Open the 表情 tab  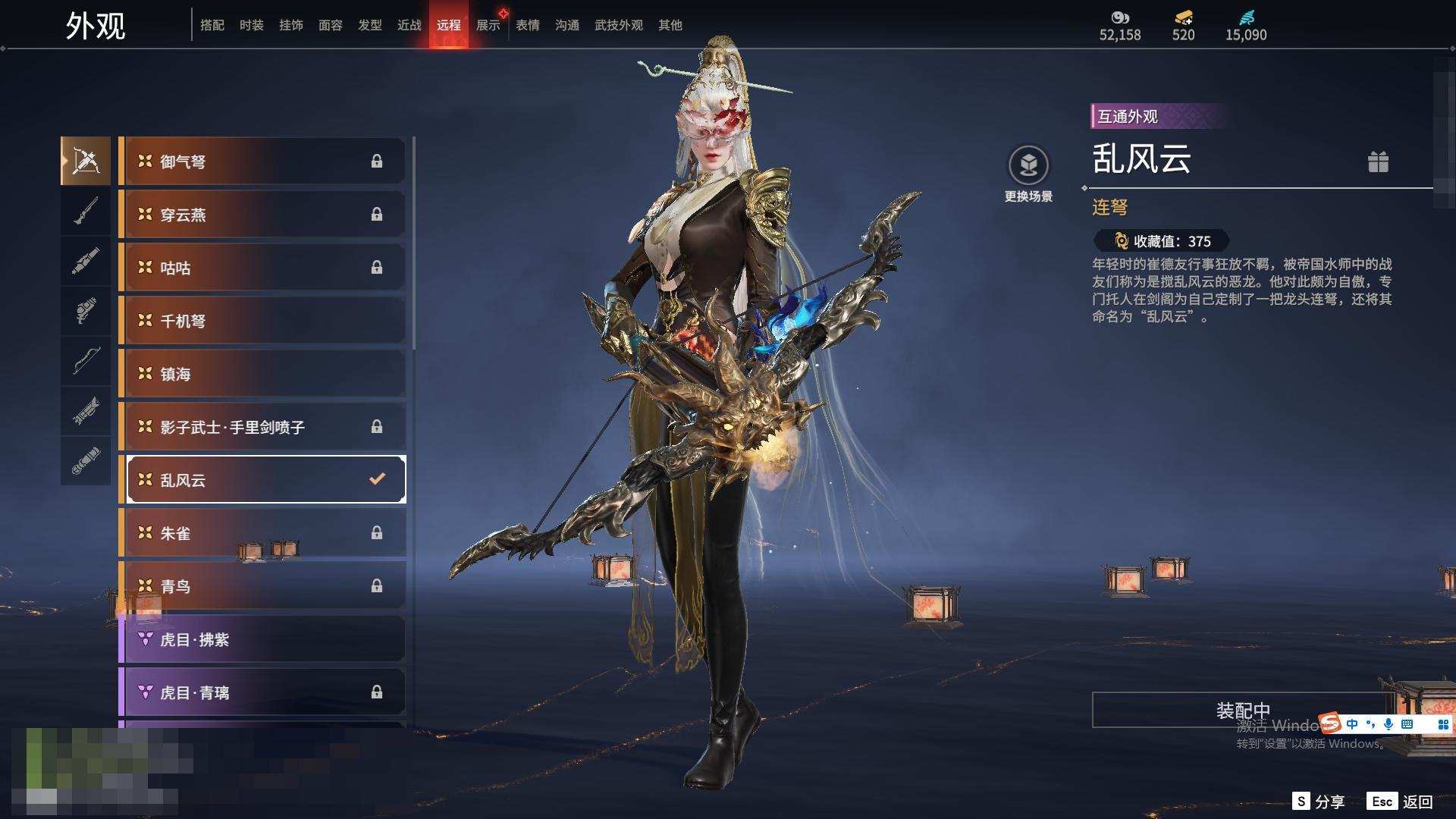(x=527, y=25)
